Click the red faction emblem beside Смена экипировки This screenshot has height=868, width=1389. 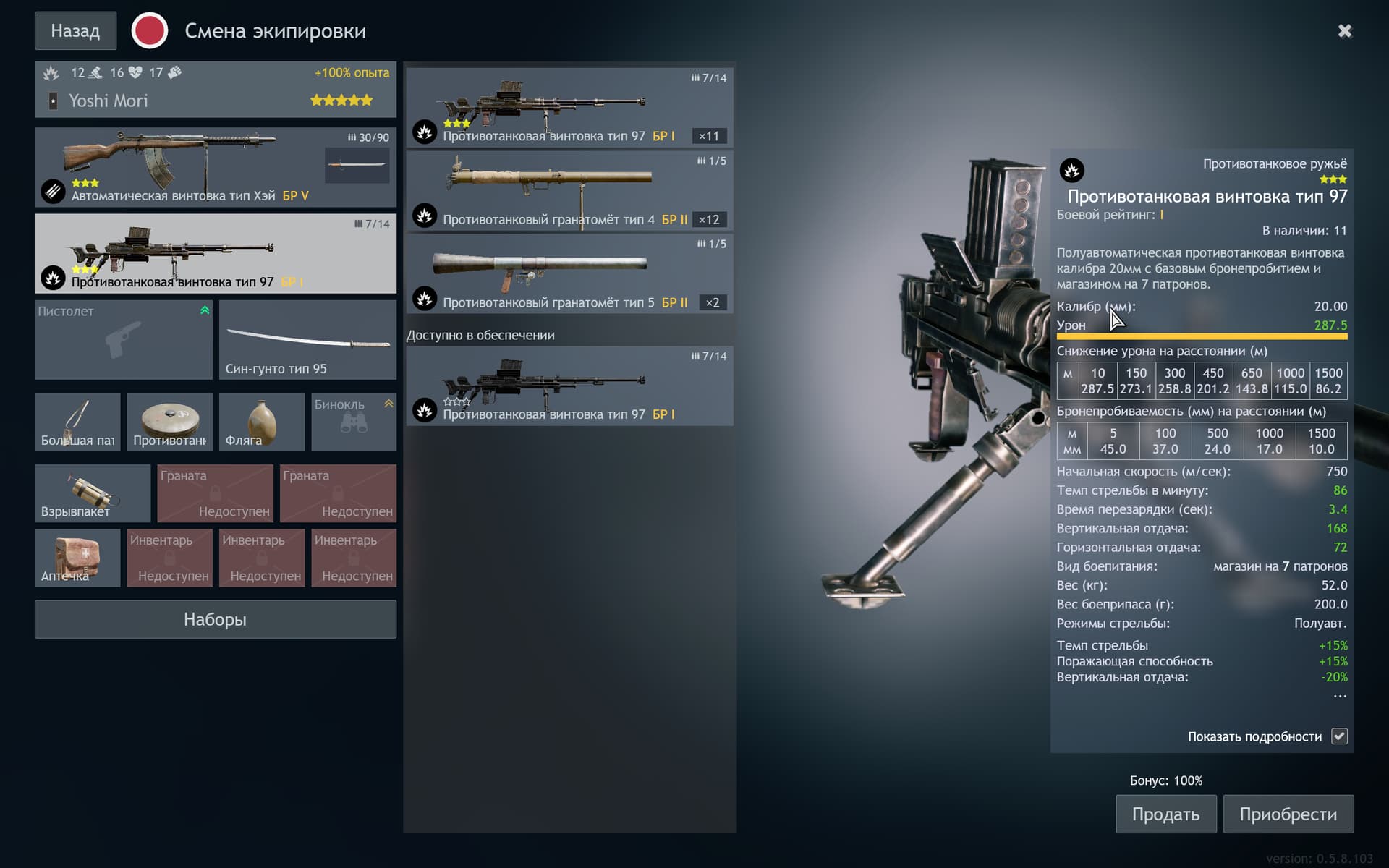(x=150, y=30)
